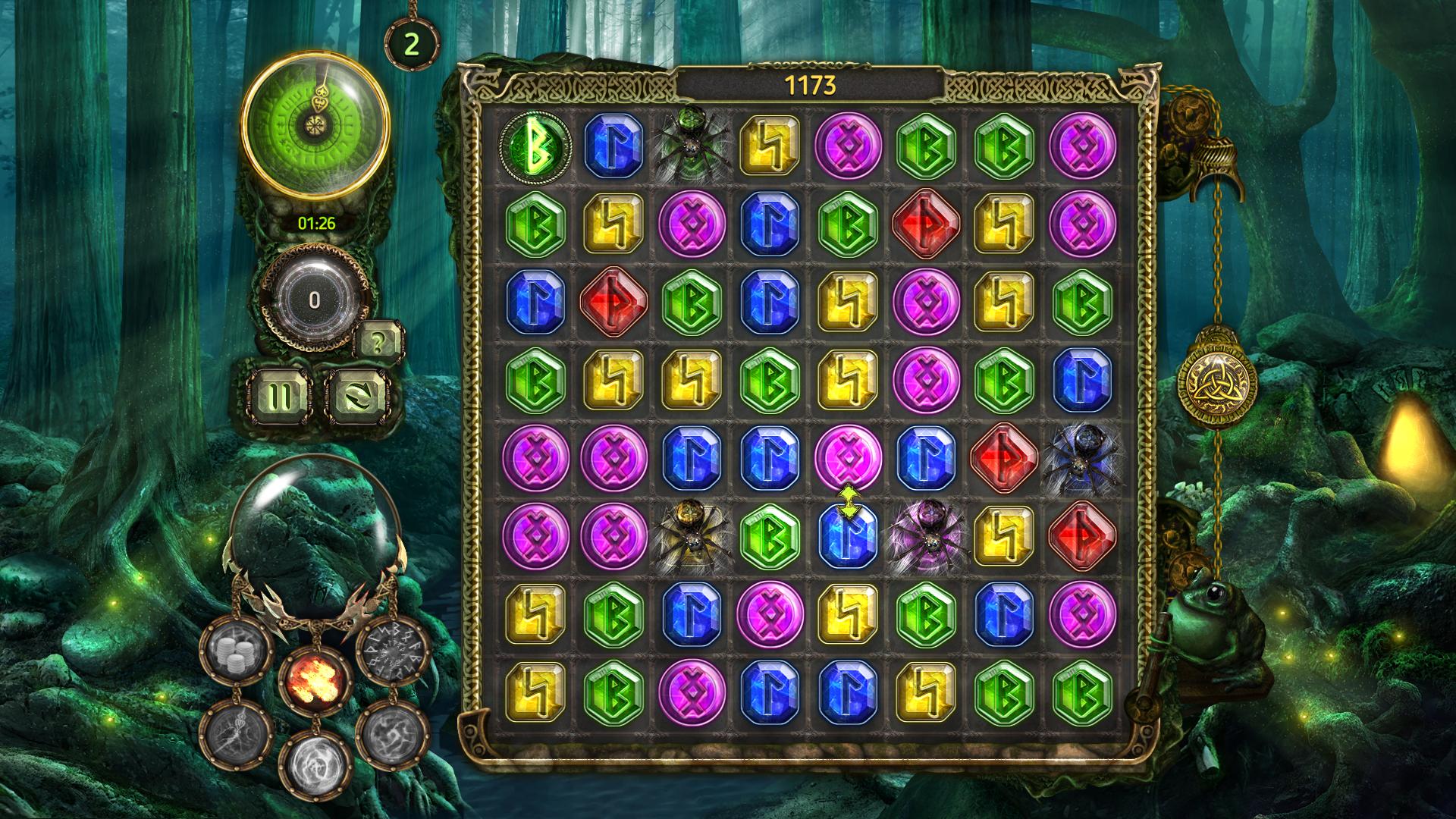Select the glowing green rune in the round frame
Viewport: 1456px width, 819px height.
click(535, 145)
